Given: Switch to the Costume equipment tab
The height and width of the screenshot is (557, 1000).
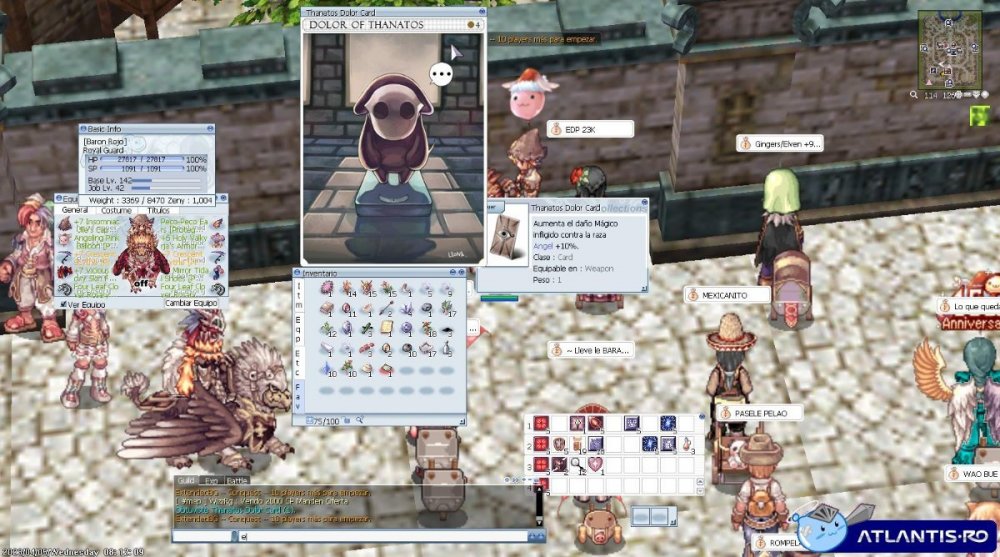Looking at the screenshot, I should (116, 211).
